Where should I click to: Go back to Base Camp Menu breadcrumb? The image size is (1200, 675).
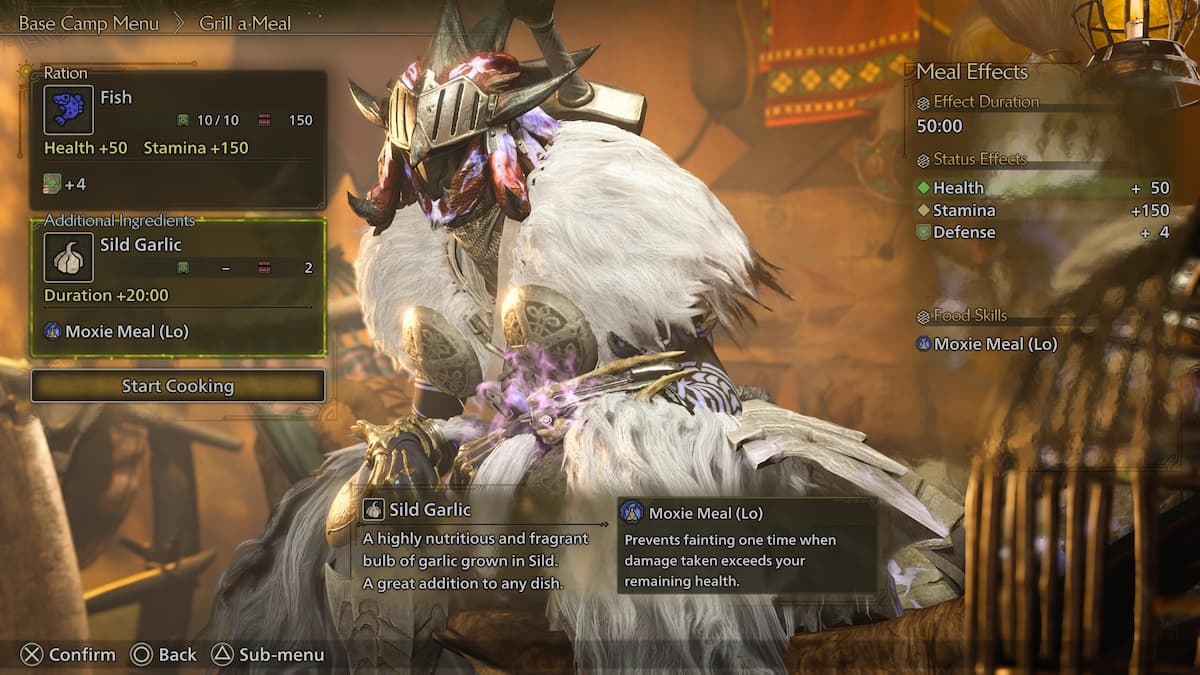[88, 23]
